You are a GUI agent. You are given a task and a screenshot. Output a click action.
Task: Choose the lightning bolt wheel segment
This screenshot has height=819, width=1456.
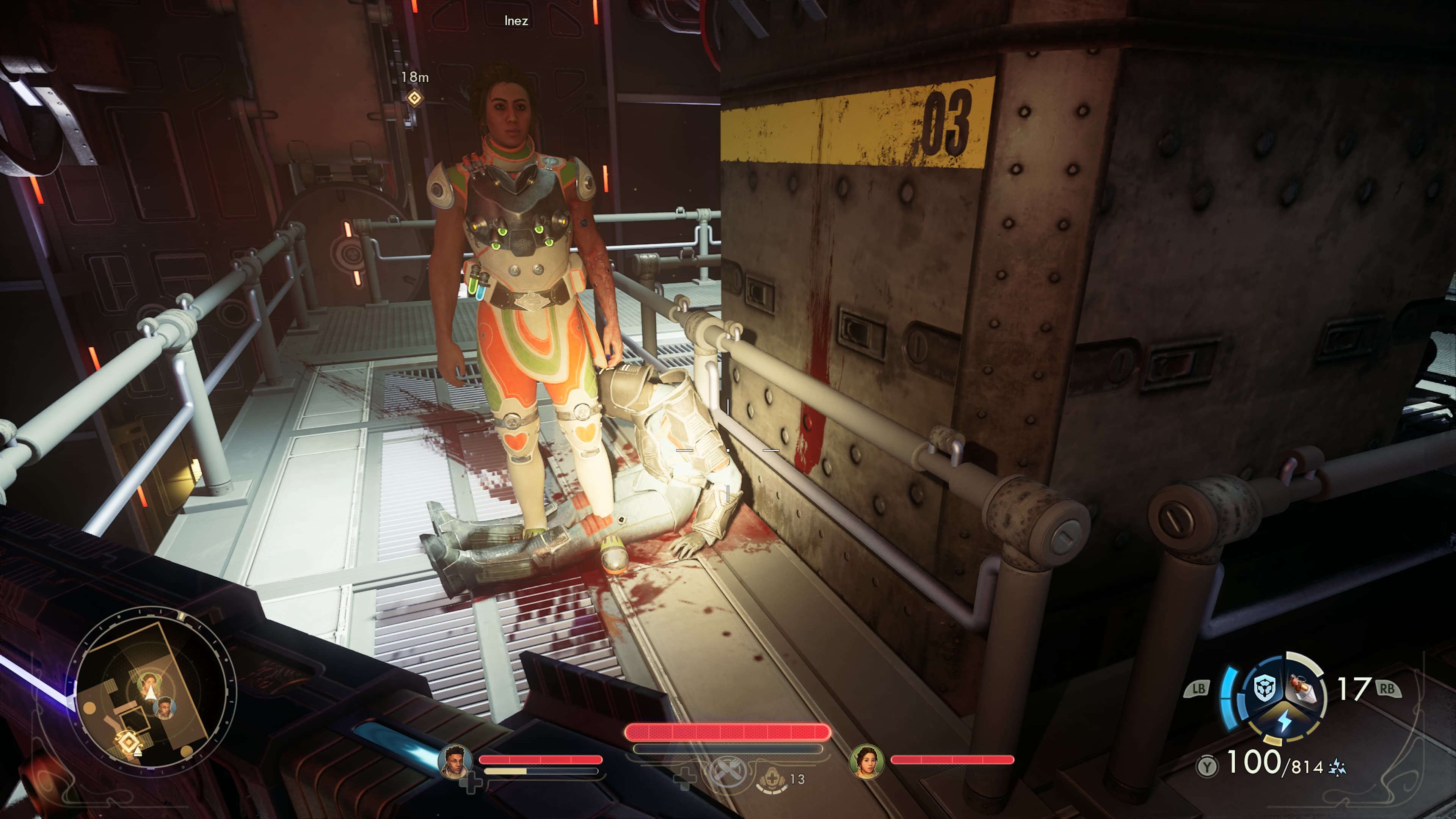pos(1285,721)
